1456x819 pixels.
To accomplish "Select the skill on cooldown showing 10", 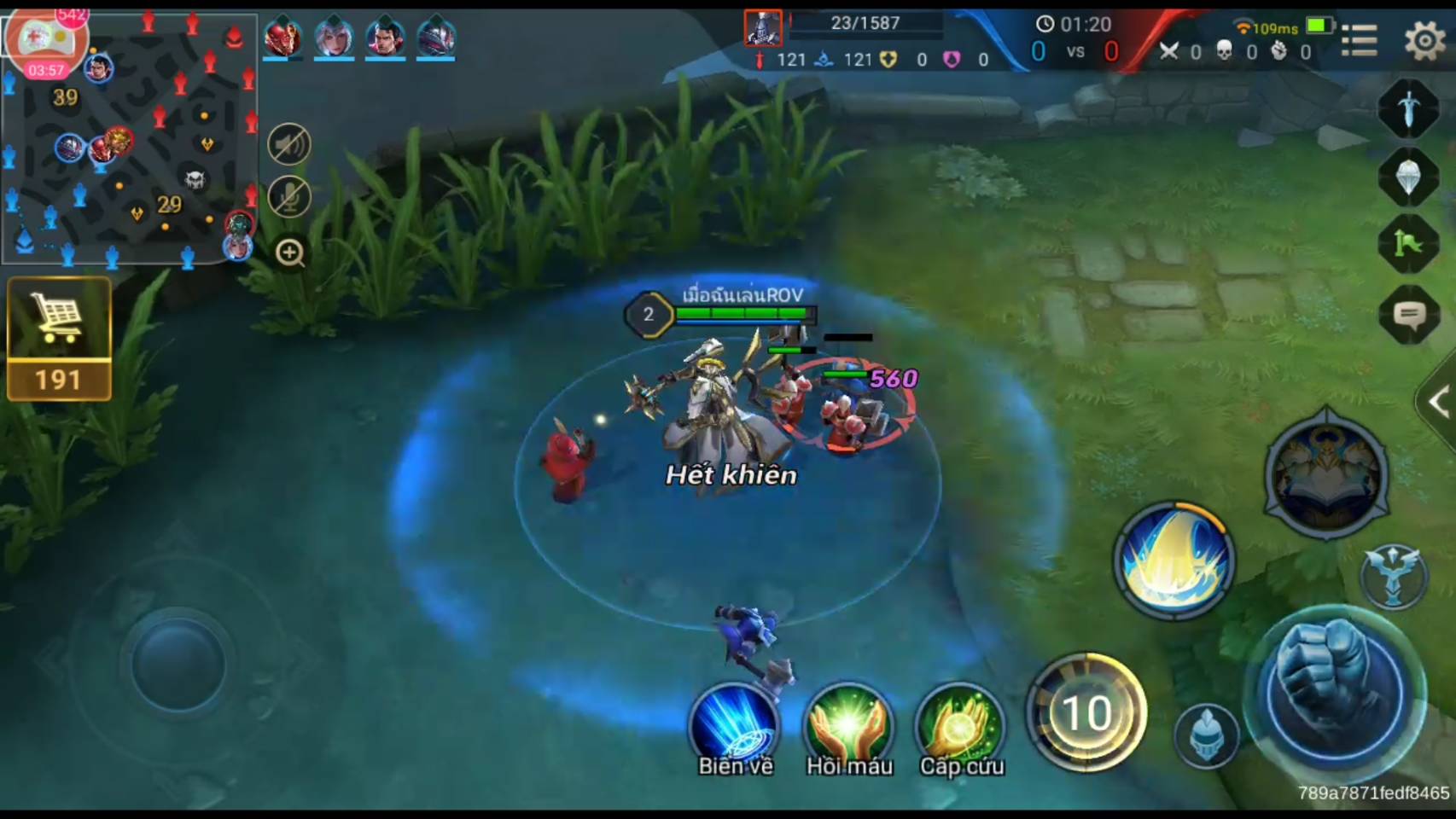I will pos(1086,712).
